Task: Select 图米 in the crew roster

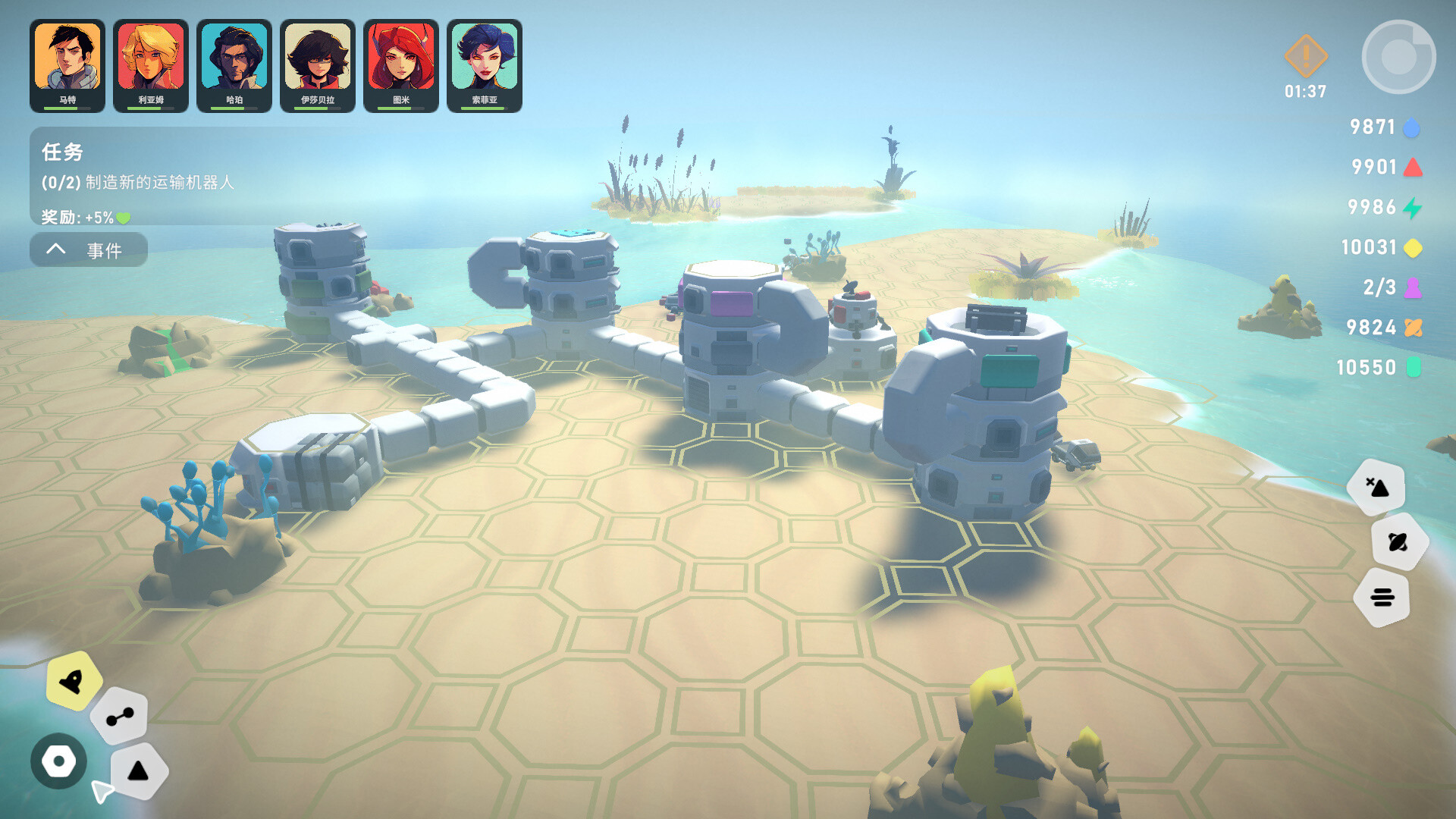Action: coord(401,54)
